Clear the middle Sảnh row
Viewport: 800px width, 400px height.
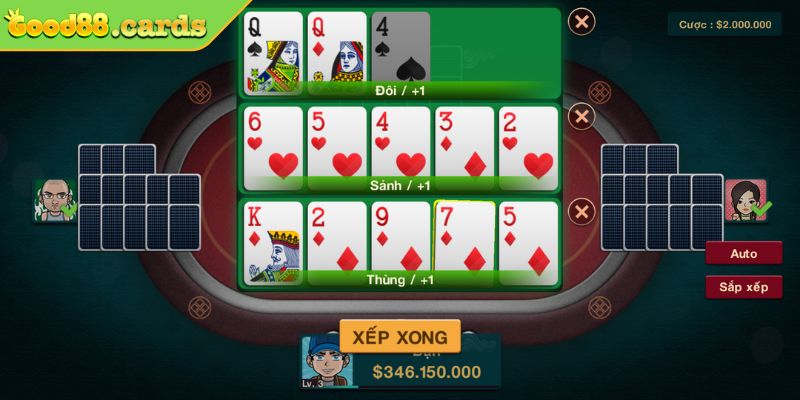(581, 116)
